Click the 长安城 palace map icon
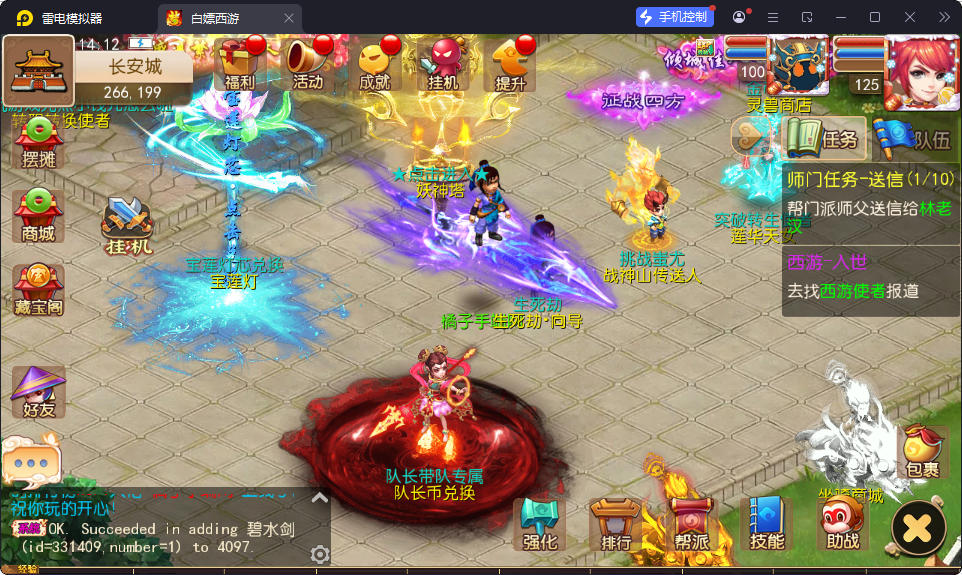 tap(39, 69)
